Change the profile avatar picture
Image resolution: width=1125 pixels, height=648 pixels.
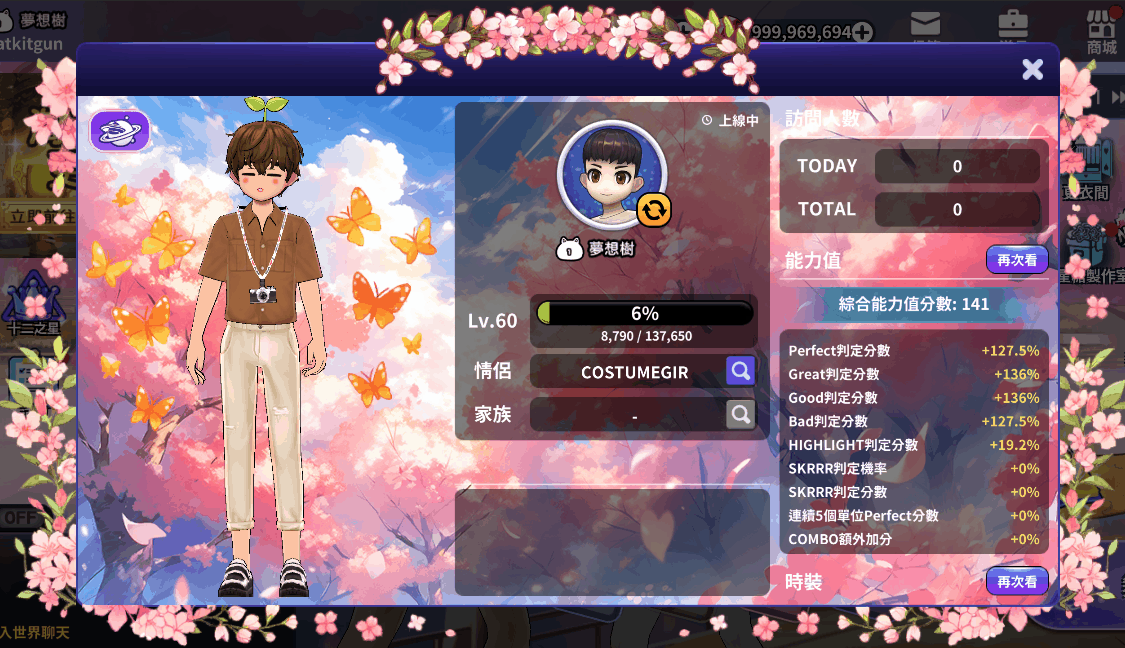(x=654, y=210)
